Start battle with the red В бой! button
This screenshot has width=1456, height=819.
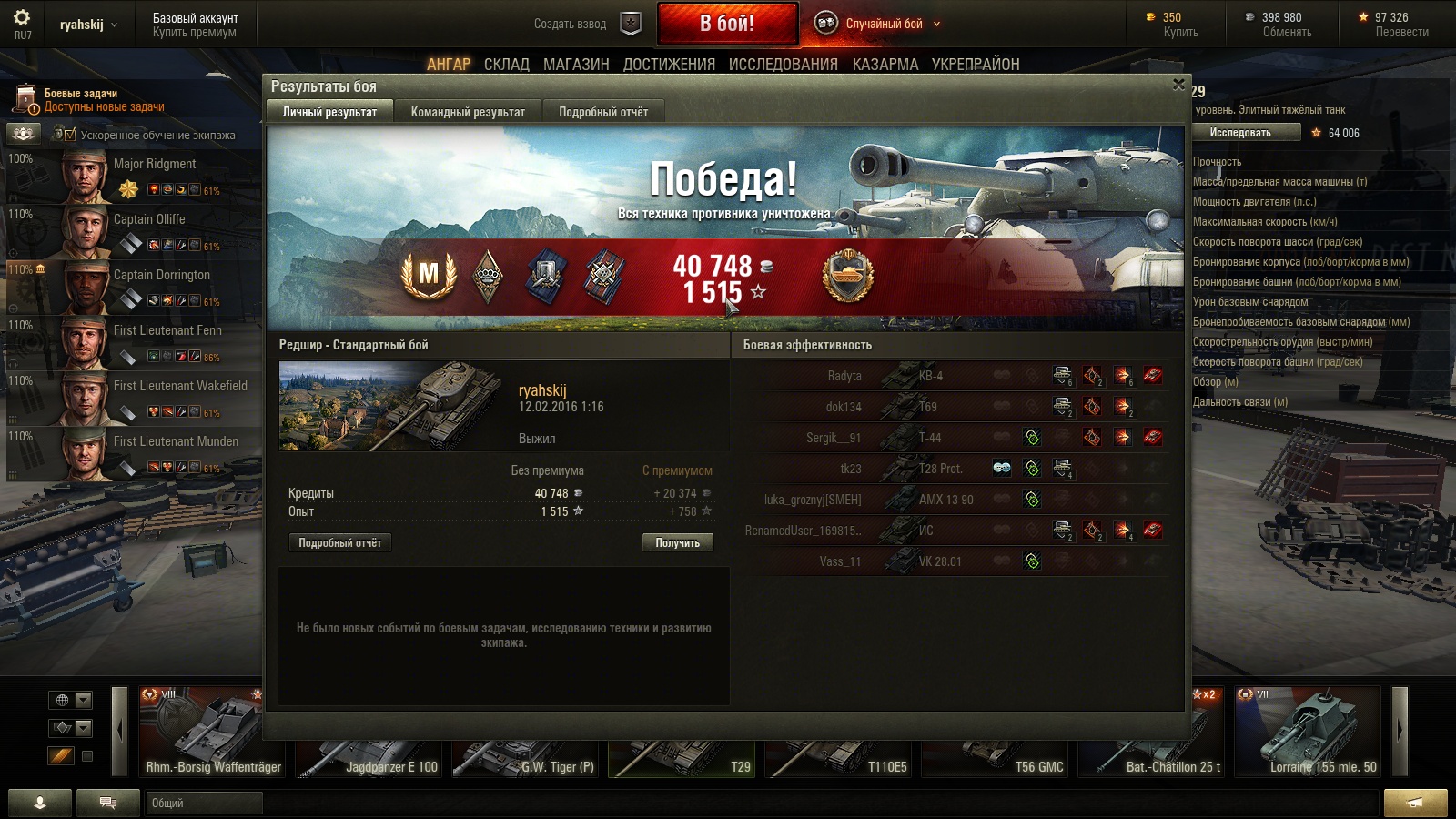point(727,24)
